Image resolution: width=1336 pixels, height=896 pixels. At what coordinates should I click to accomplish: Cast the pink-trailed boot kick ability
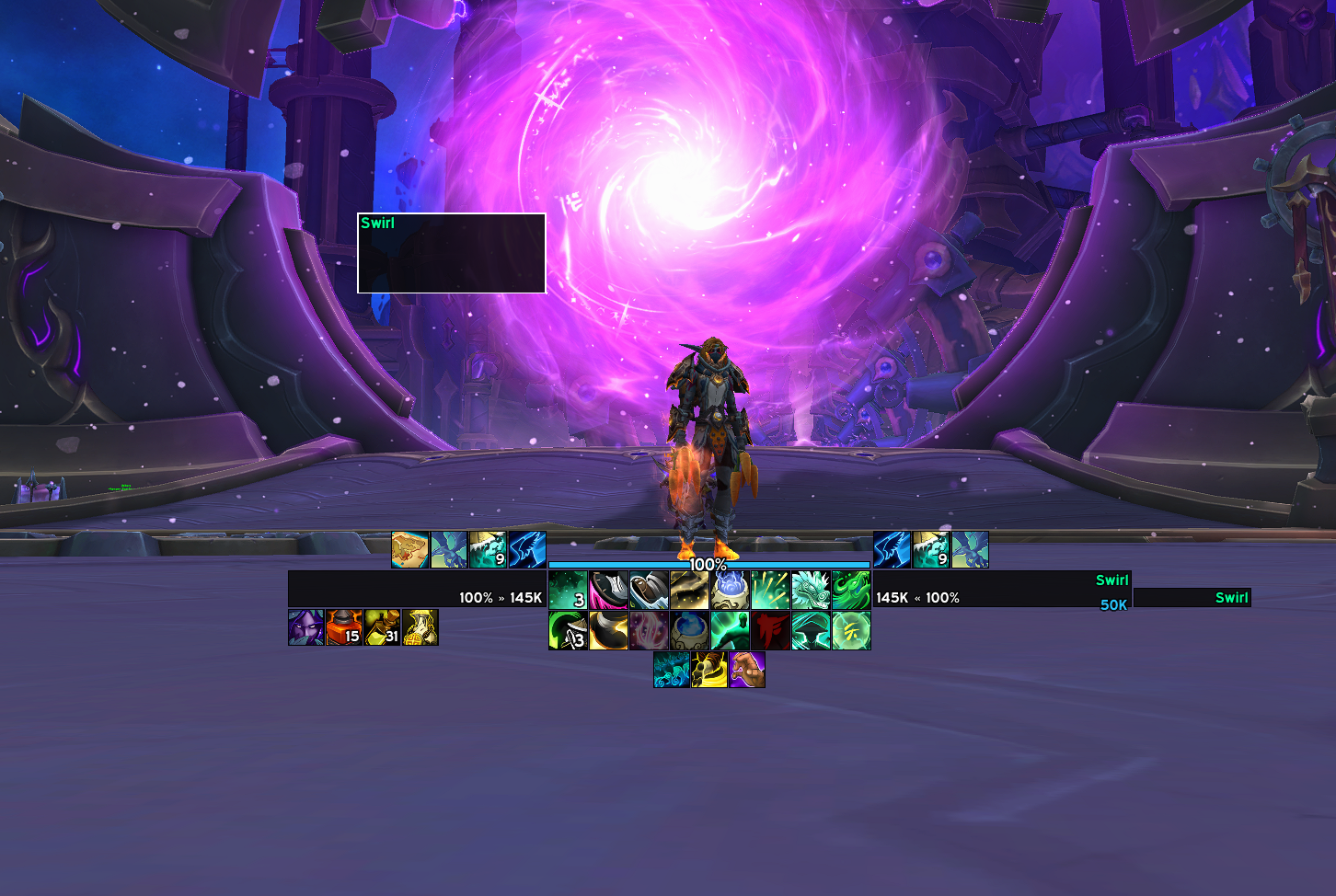[608, 591]
